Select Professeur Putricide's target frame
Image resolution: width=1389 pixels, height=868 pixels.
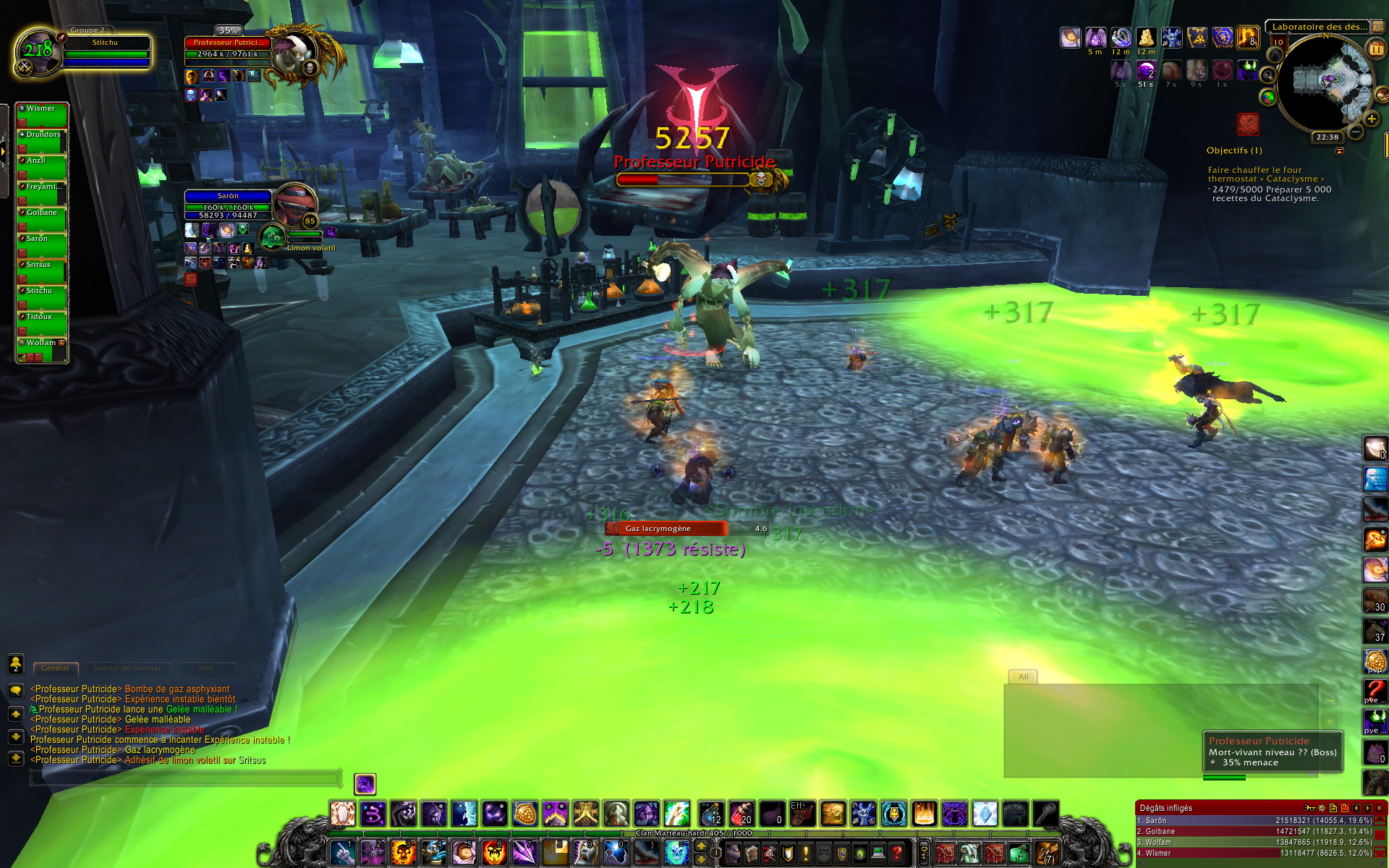(x=227, y=48)
